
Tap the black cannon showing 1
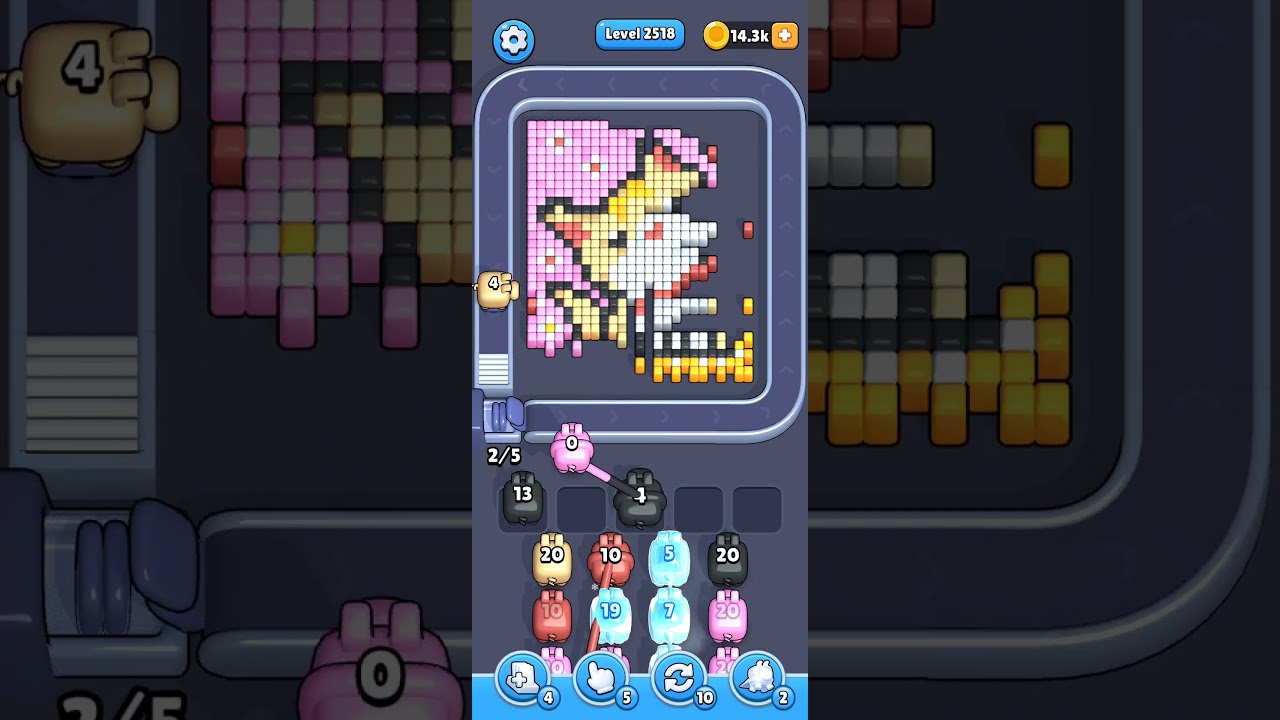coord(641,498)
